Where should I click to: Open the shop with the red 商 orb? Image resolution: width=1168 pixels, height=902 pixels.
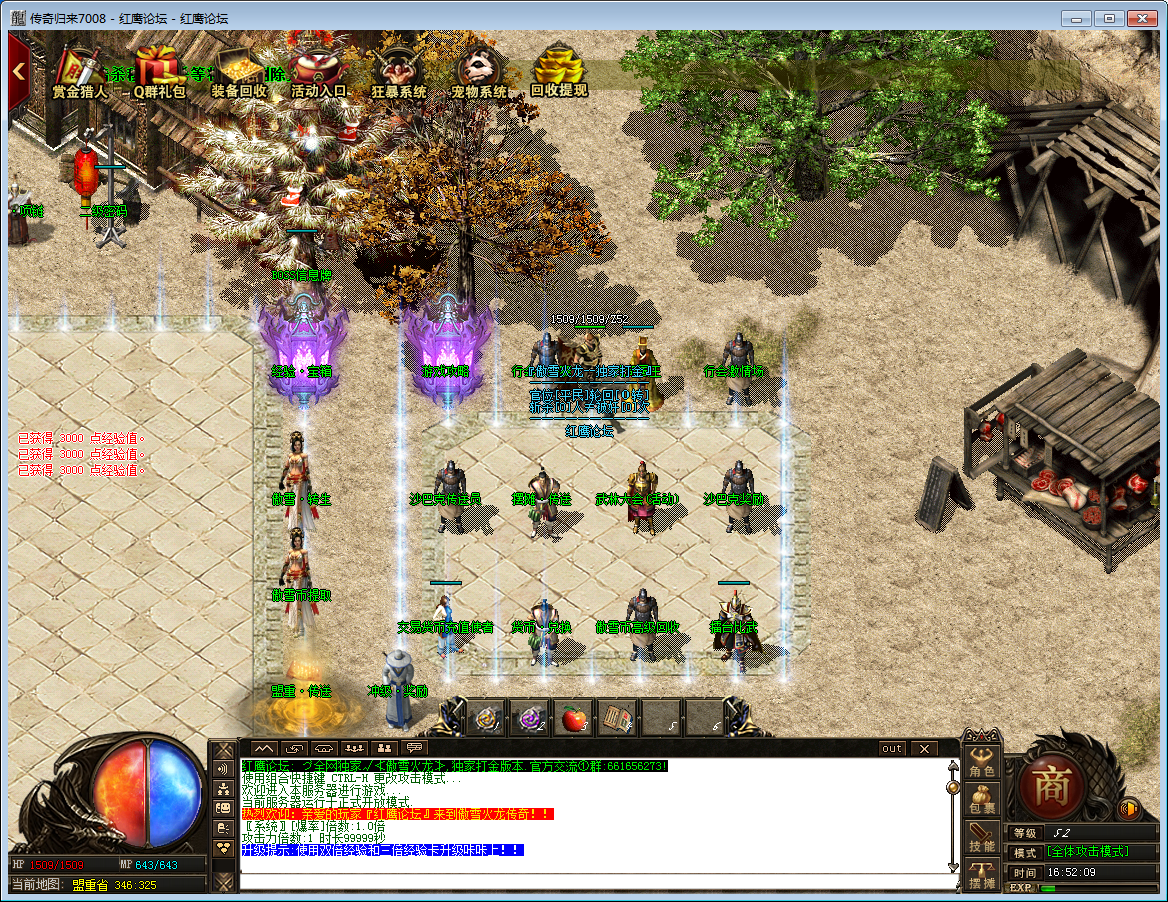1050,783
